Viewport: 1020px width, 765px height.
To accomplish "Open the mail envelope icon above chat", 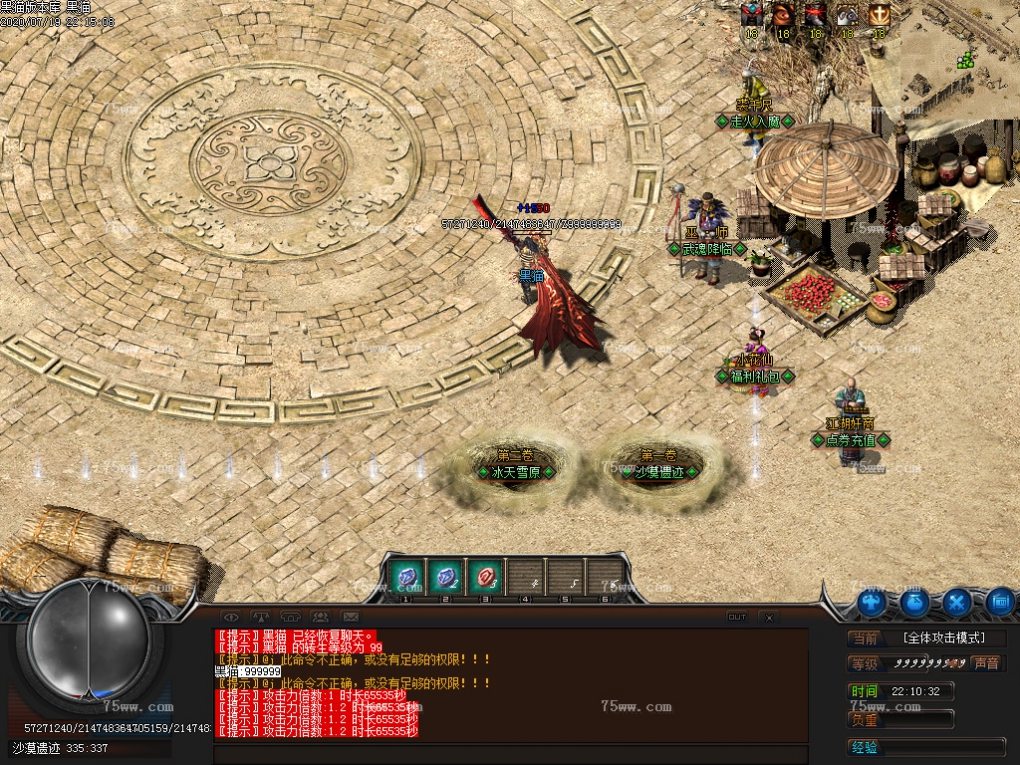I will (x=350, y=616).
